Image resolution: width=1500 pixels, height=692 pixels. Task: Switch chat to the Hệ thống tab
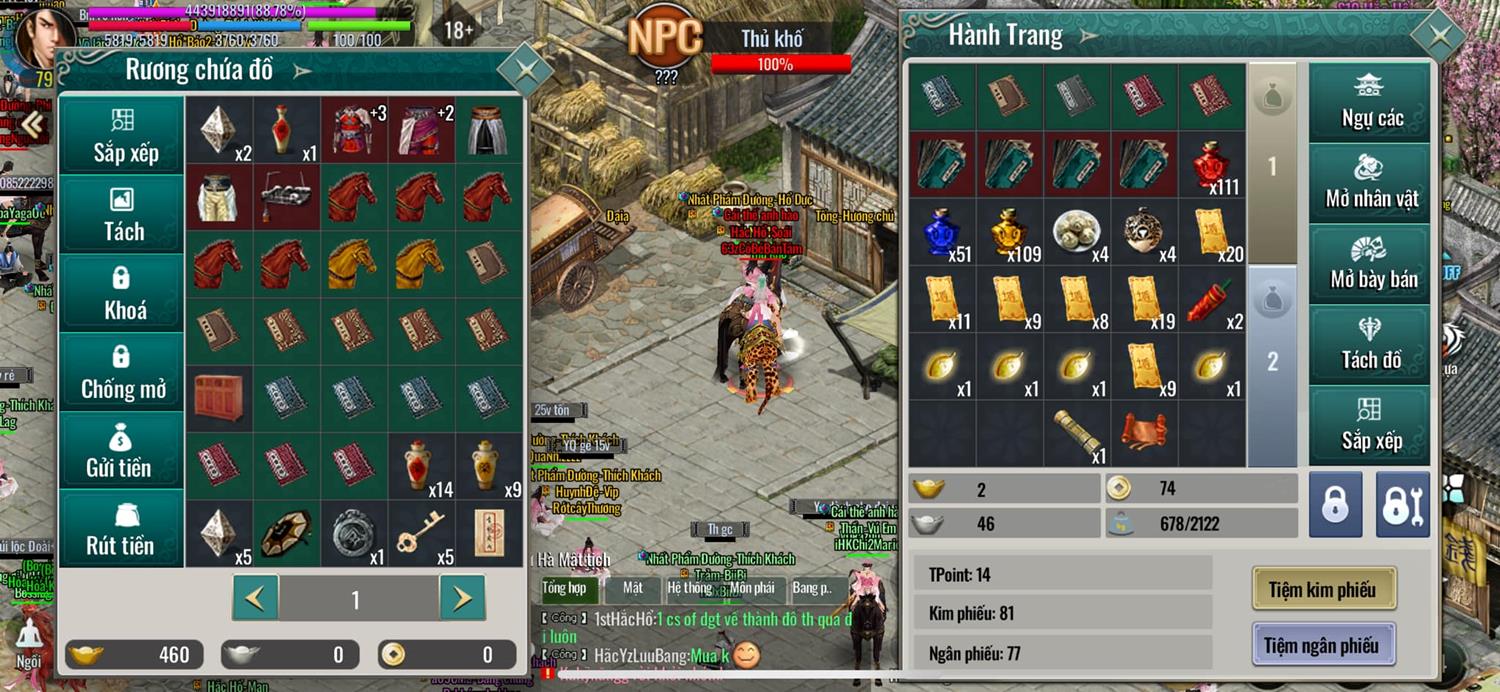click(689, 588)
